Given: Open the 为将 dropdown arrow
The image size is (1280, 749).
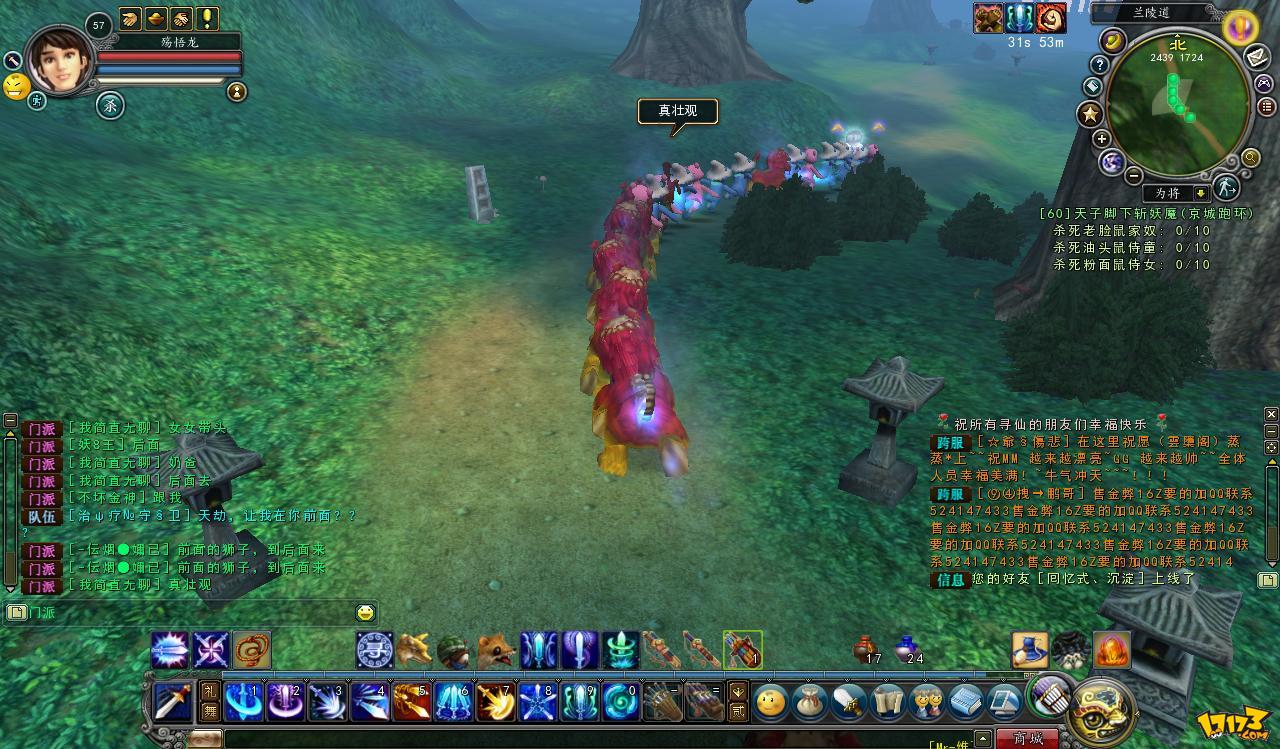Looking at the screenshot, I should coord(1199,193).
